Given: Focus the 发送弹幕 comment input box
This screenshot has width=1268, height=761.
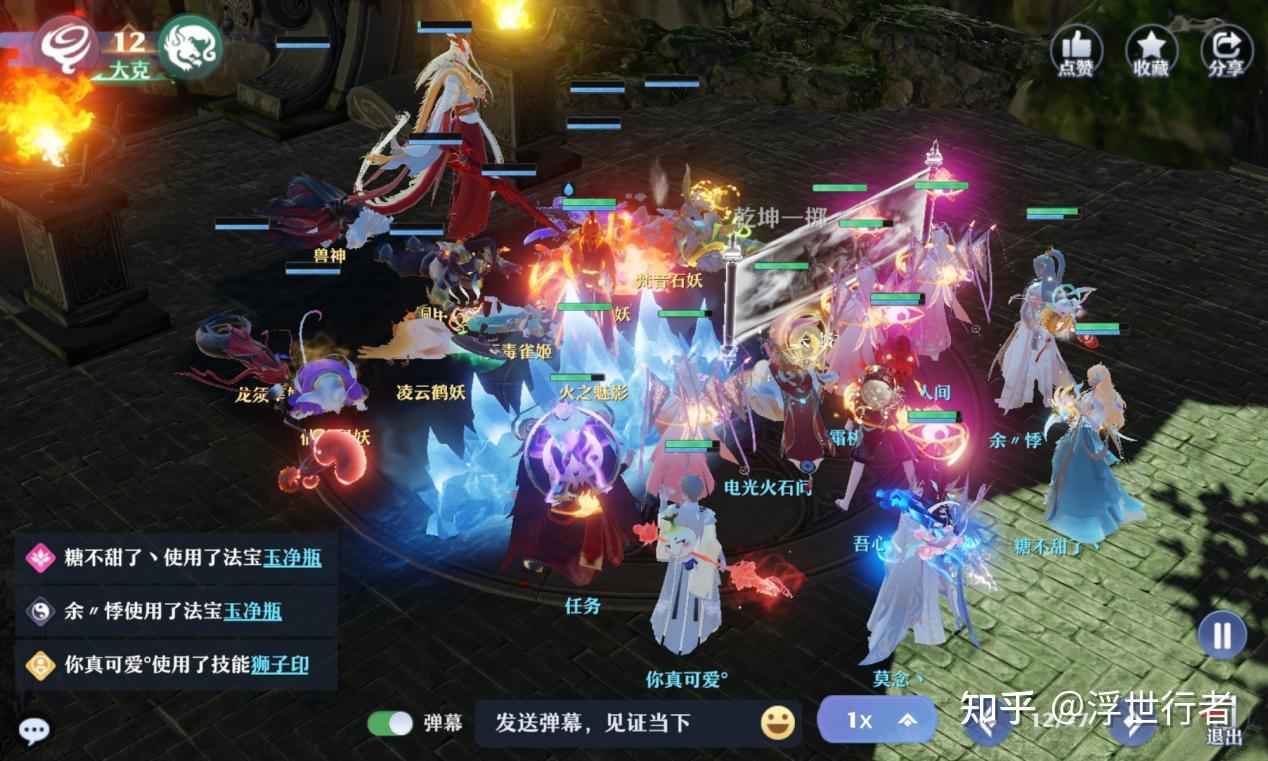Looking at the screenshot, I should (x=610, y=723).
